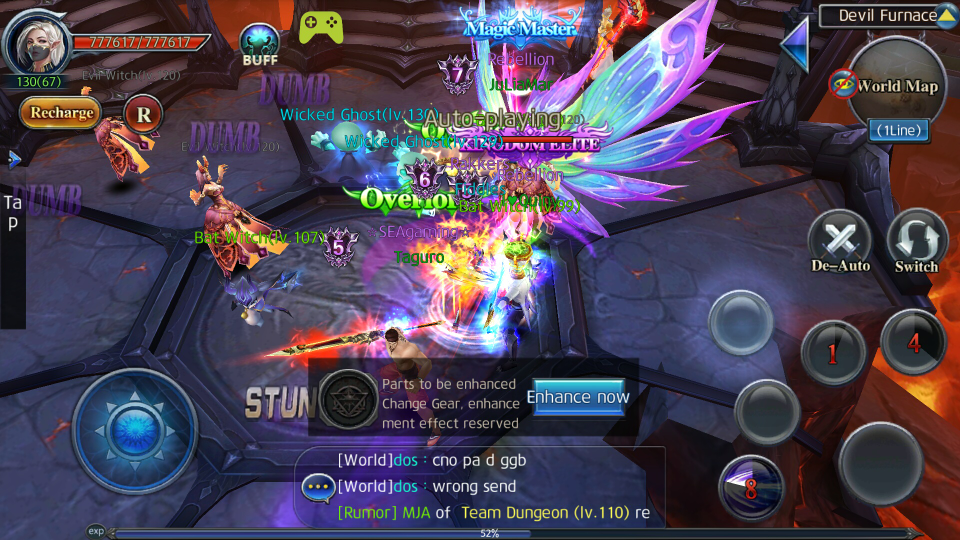
Task: Click the green gamepad icon
Action: 320,27
